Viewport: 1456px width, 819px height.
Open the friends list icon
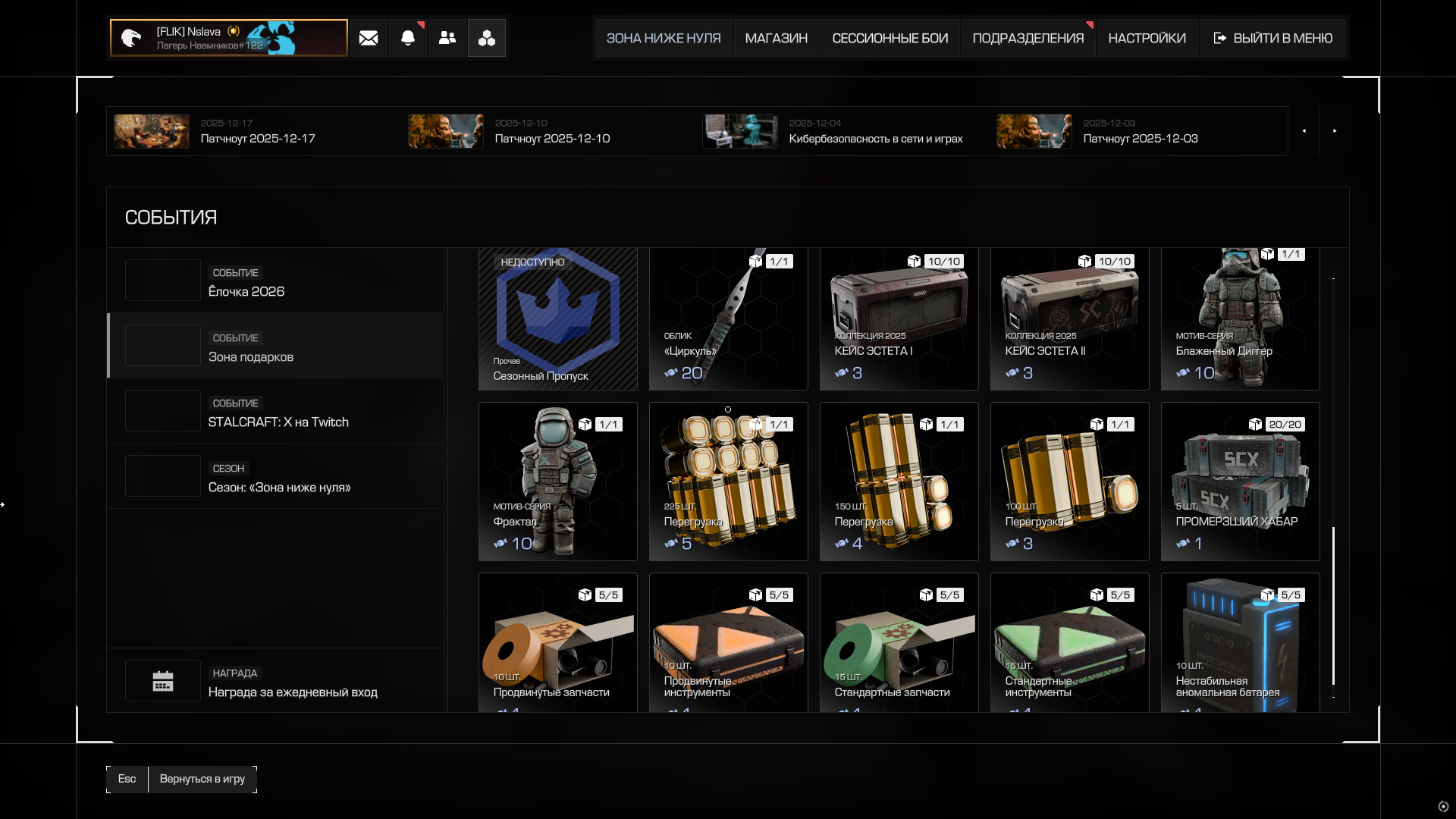pos(447,38)
